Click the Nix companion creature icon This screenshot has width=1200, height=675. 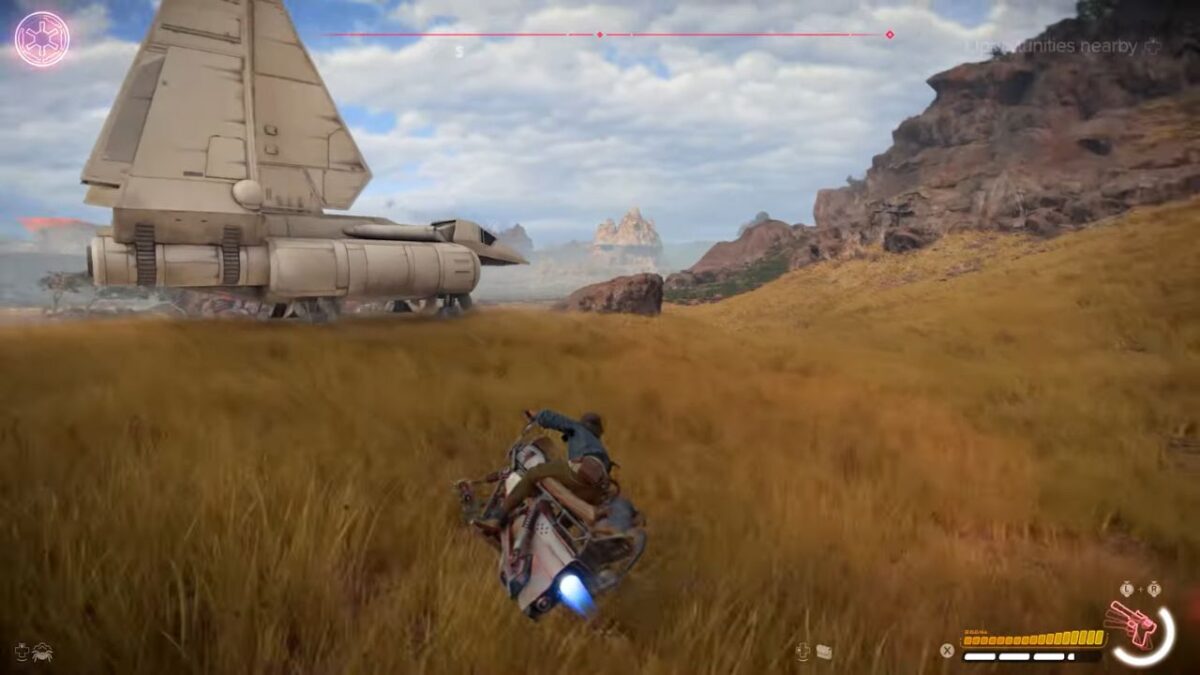[42, 652]
